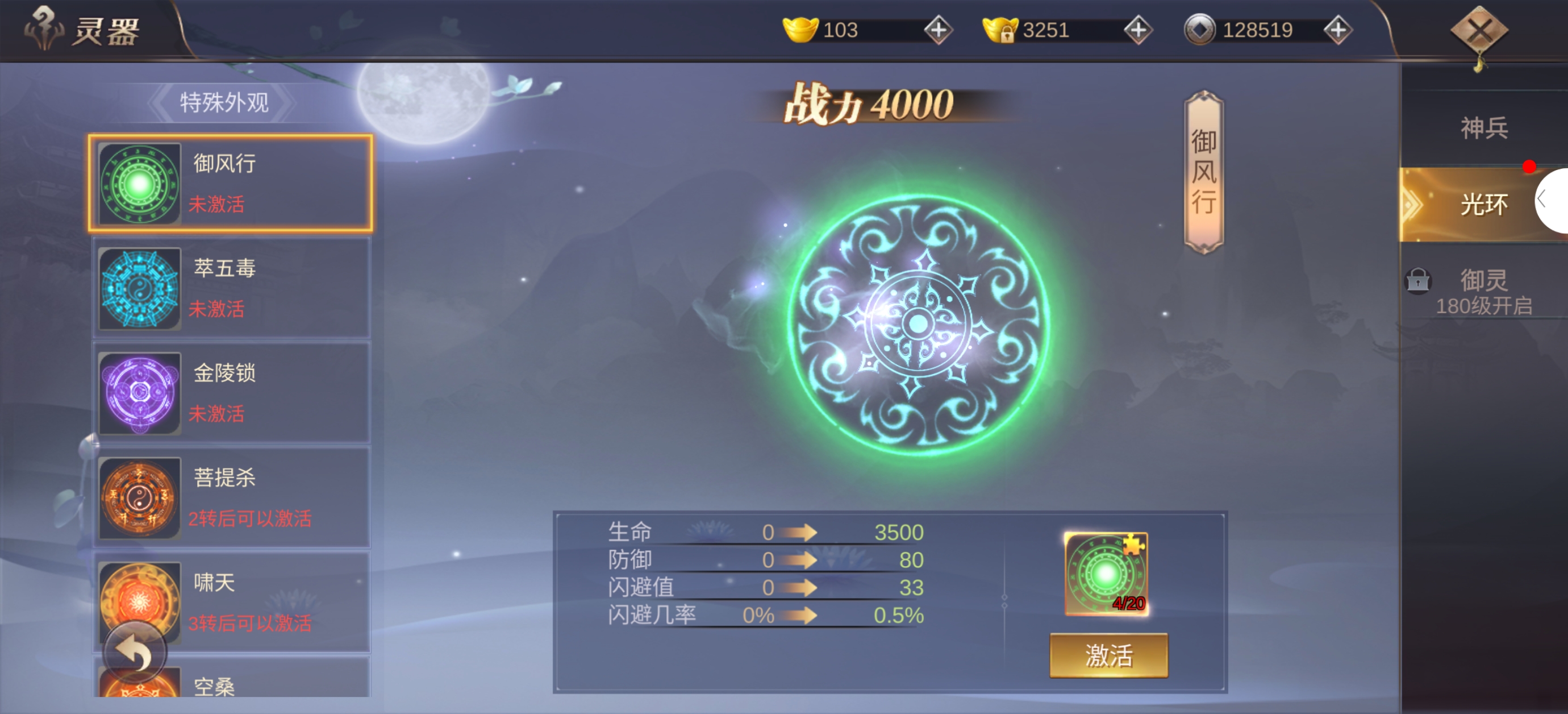The image size is (1568, 714).
Task: Click the round back arrow button
Action: click(135, 653)
